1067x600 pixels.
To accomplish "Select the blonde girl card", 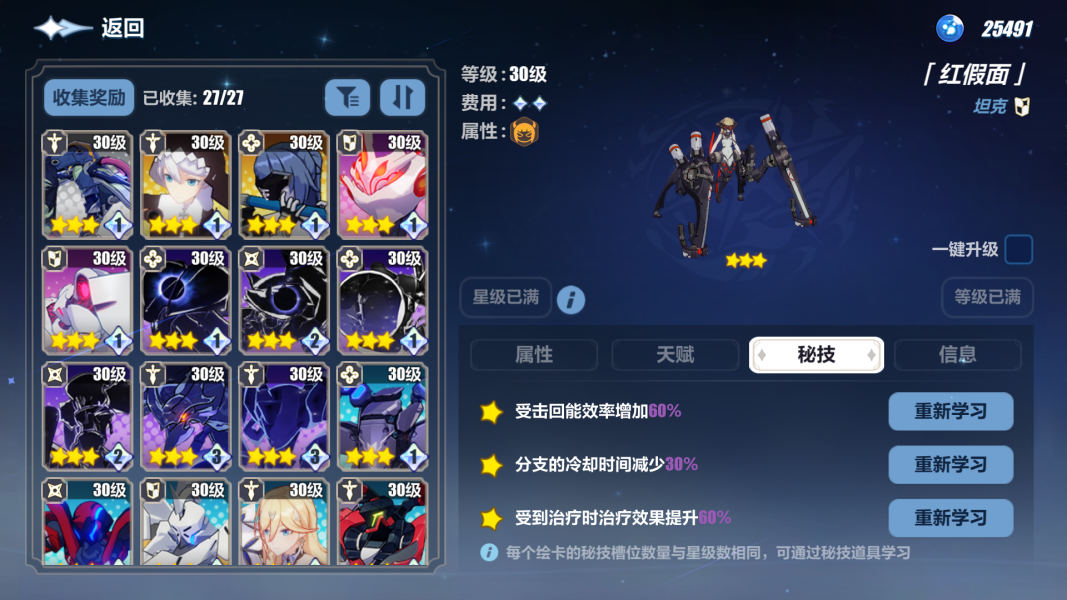I will (284, 522).
